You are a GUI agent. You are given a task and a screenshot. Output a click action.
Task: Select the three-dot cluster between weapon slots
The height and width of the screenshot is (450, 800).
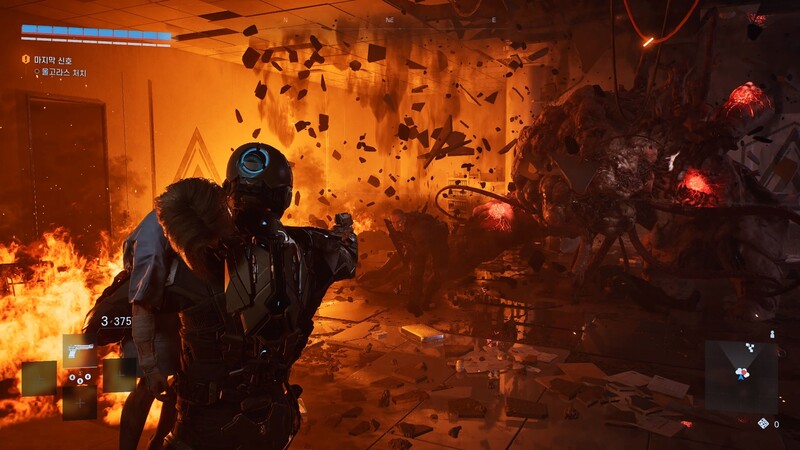[x=79, y=378]
